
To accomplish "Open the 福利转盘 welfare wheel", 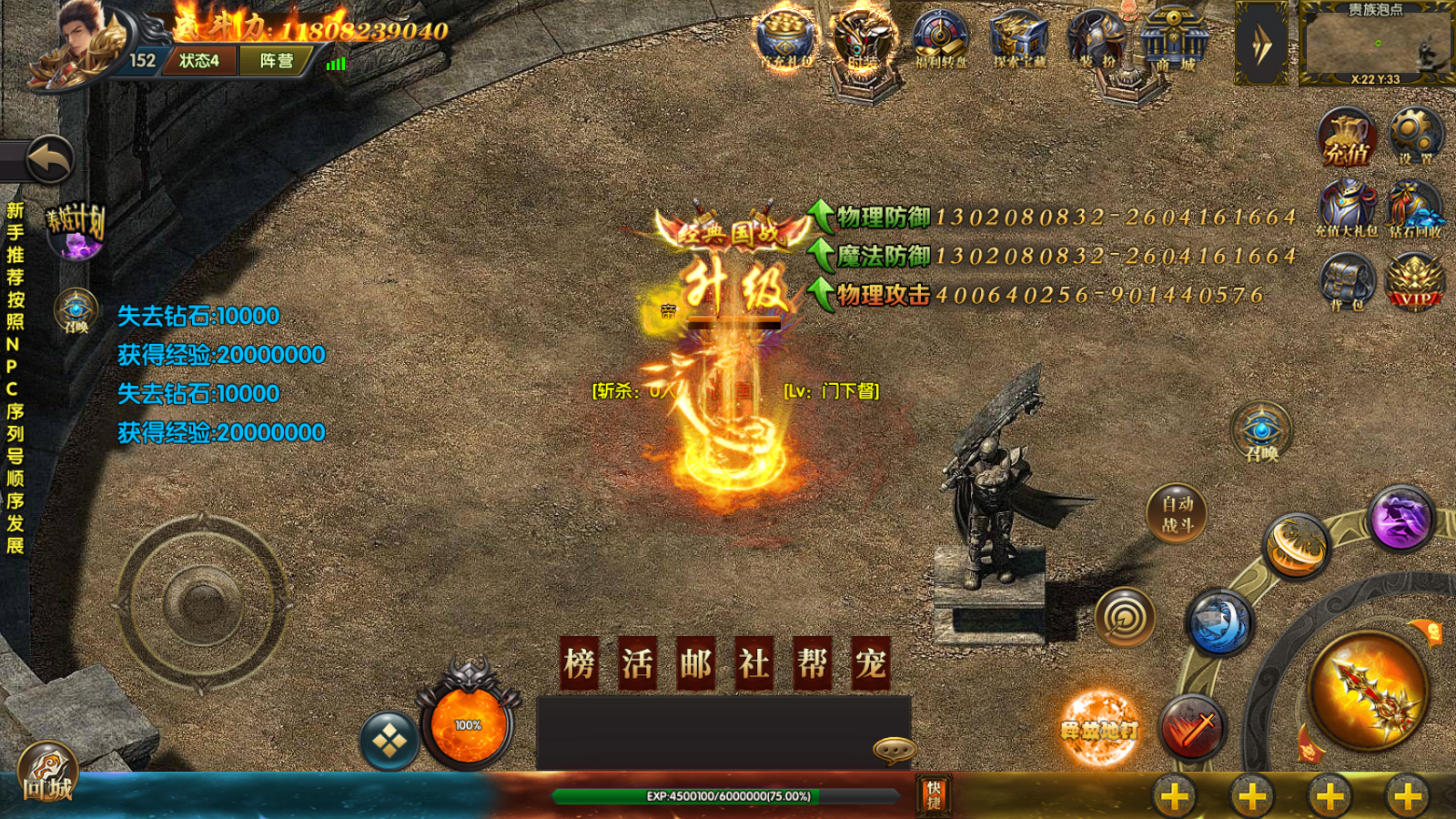I will pos(940,39).
